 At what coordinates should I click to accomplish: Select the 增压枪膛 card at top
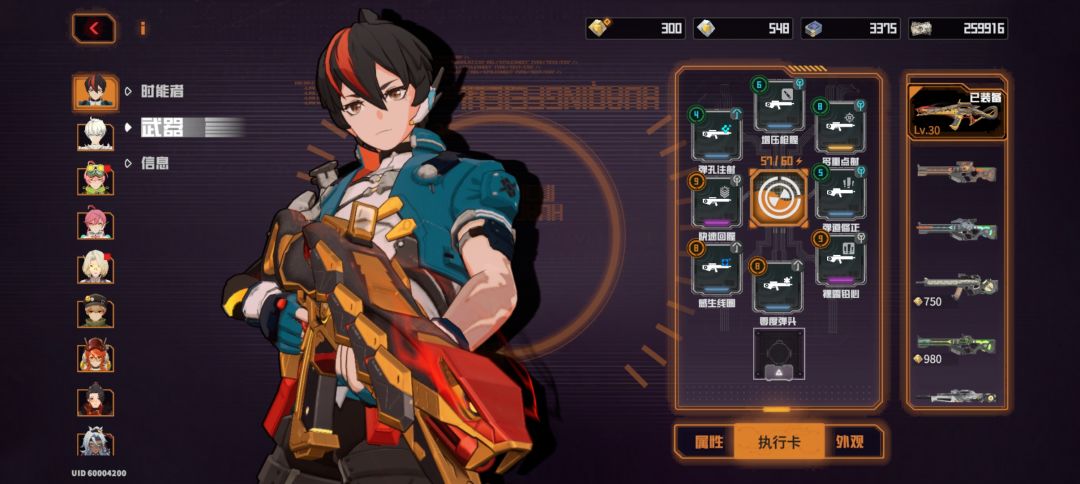click(x=779, y=104)
